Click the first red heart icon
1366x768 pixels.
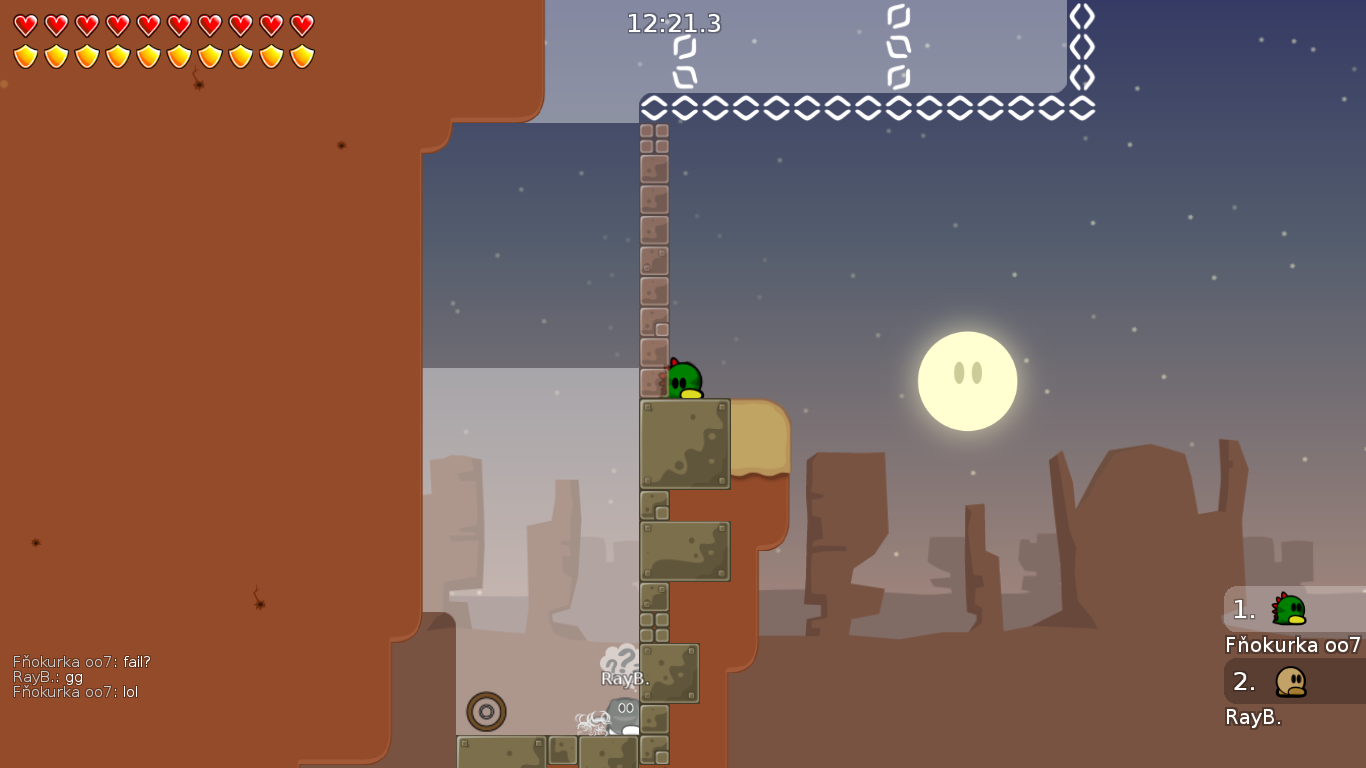pos(24,22)
